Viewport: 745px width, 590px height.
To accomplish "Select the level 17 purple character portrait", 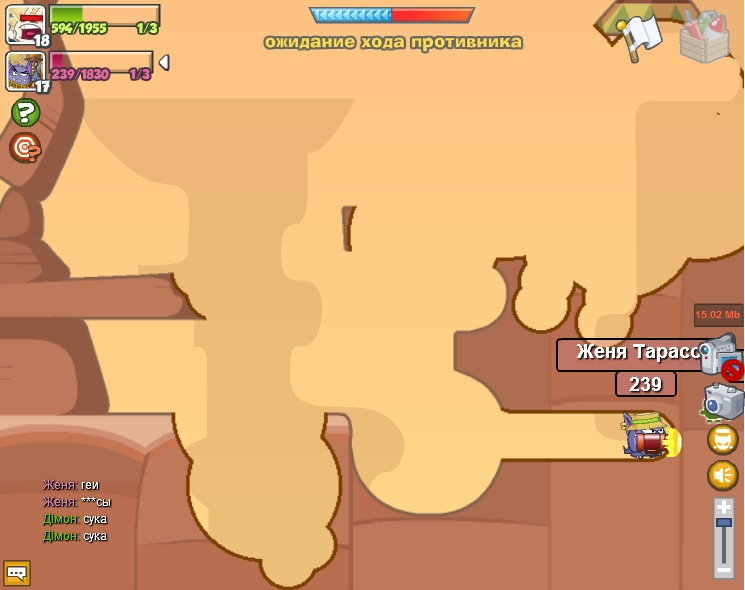I will (24, 71).
